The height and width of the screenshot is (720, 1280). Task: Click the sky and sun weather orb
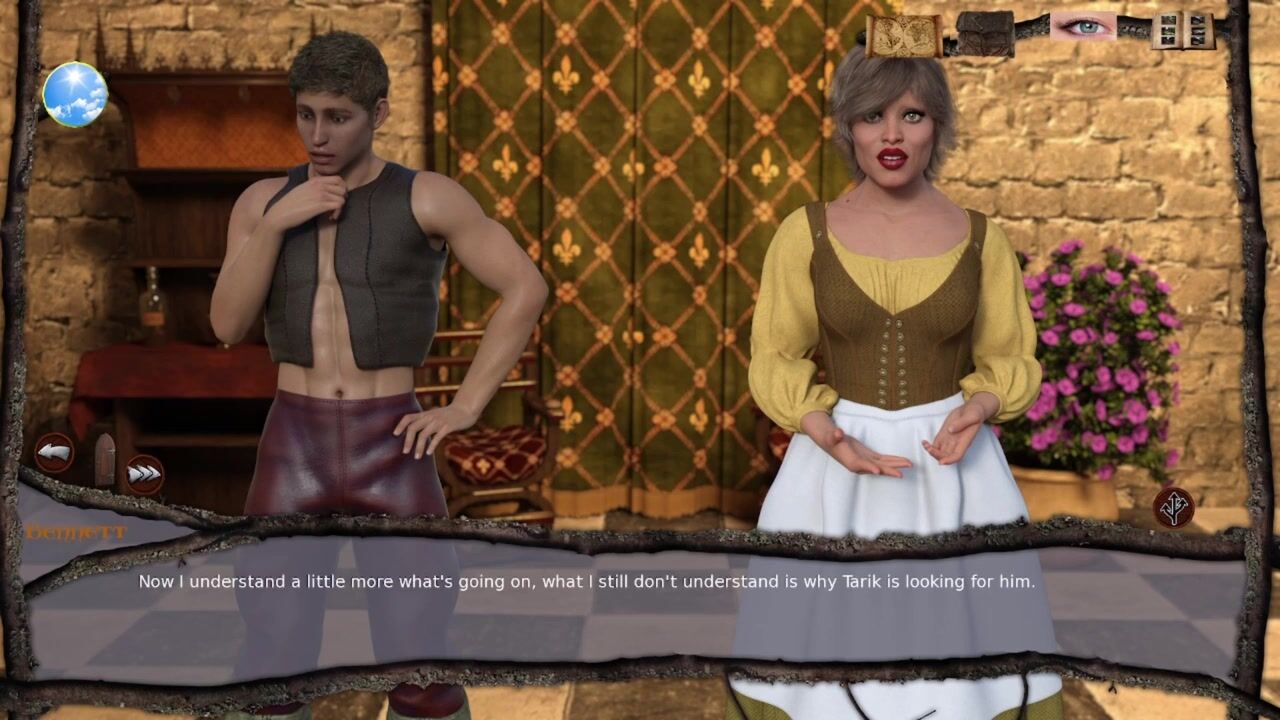click(75, 94)
